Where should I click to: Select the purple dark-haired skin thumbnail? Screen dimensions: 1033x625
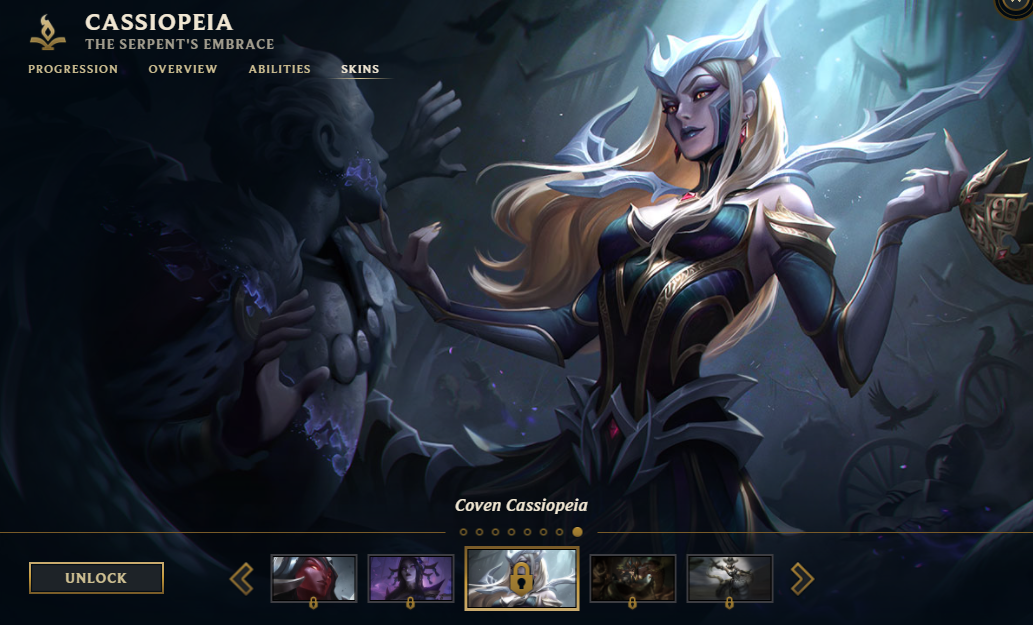(410, 578)
